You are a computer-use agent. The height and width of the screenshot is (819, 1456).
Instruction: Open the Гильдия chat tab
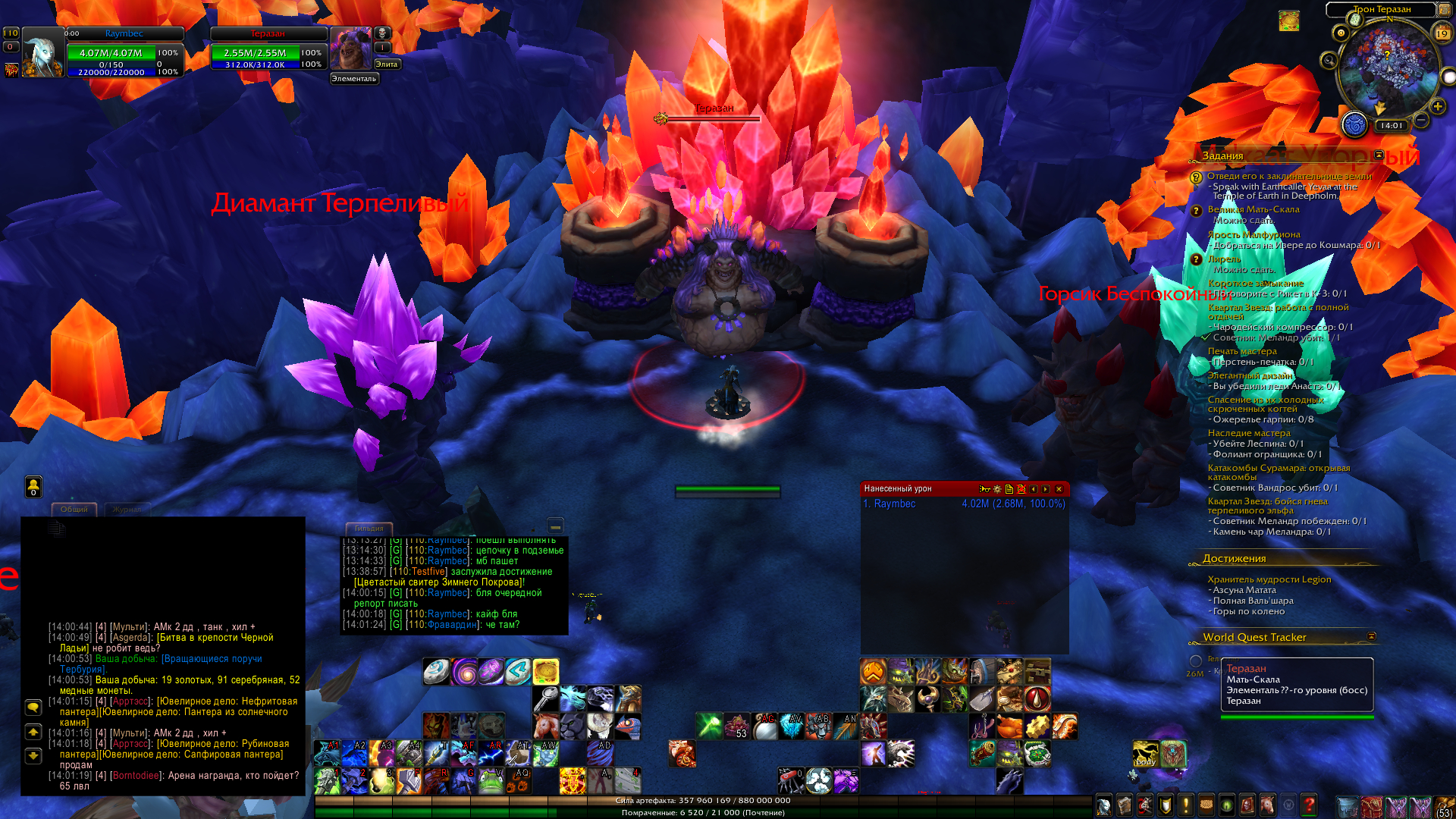(x=369, y=528)
